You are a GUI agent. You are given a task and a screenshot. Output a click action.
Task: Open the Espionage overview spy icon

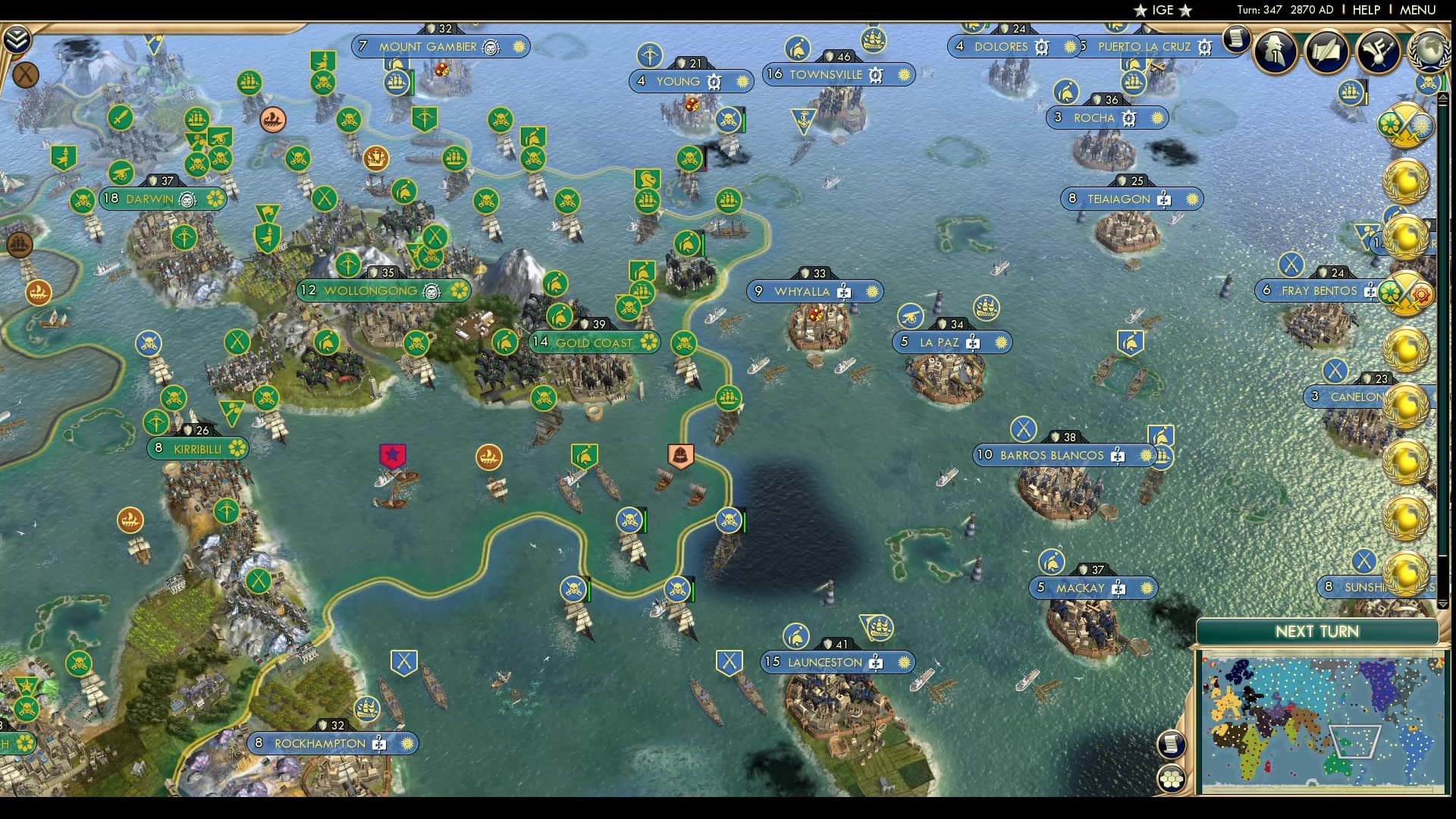coord(1274,51)
